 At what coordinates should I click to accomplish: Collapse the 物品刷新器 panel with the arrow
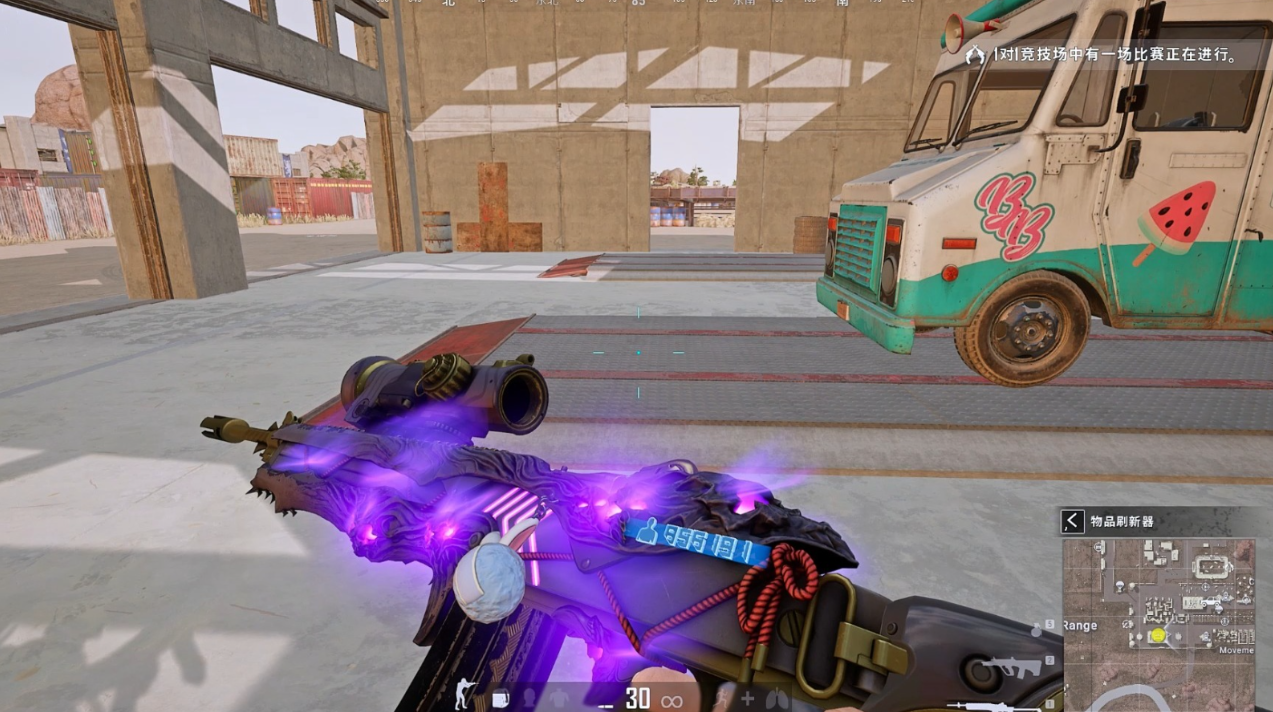point(1073,521)
